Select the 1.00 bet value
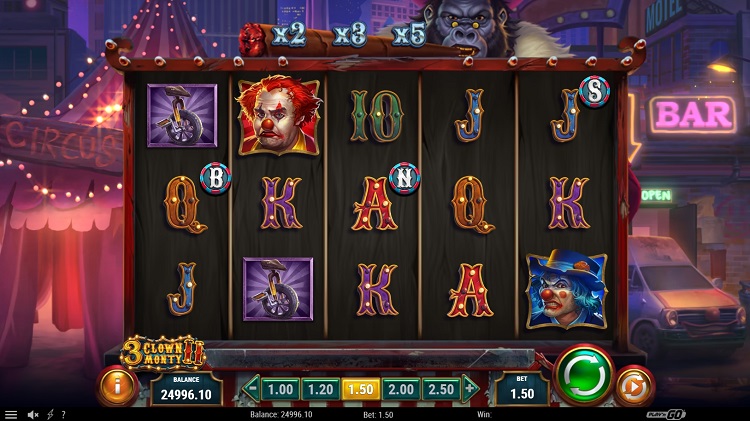 click(281, 389)
